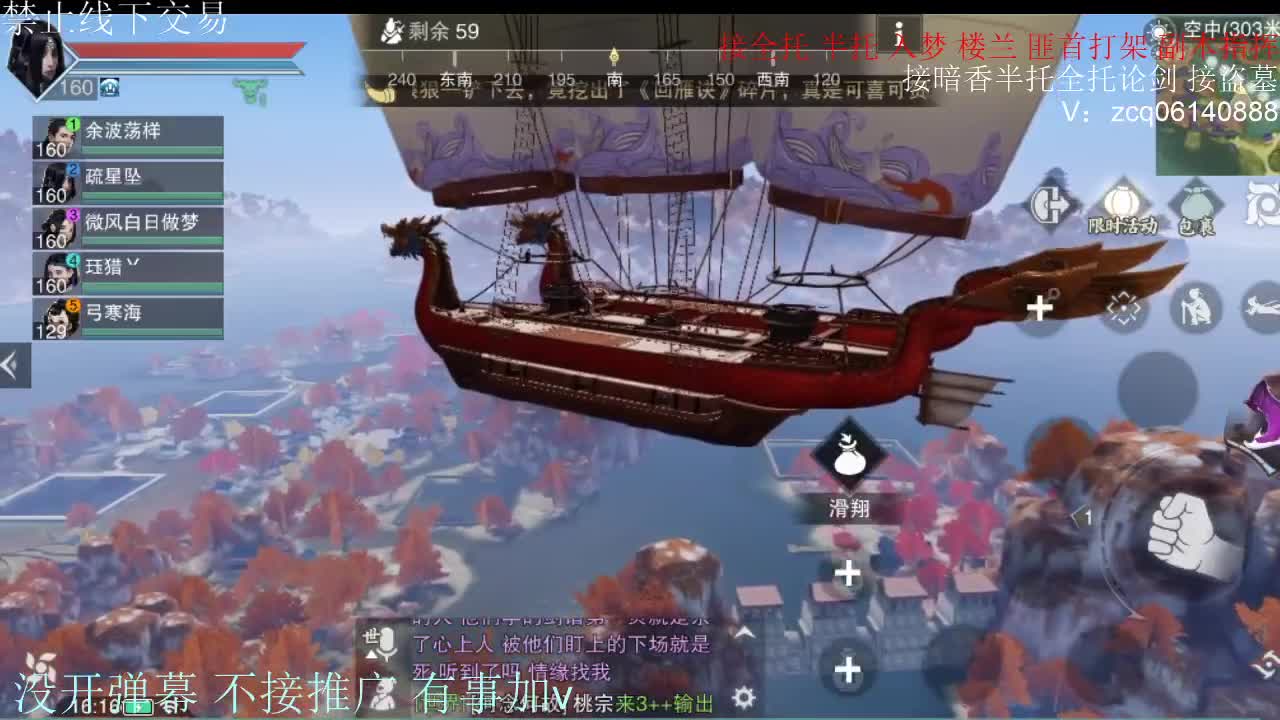Expand the chat panel via upward chevron
The image size is (1280, 720).
(x=744, y=631)
